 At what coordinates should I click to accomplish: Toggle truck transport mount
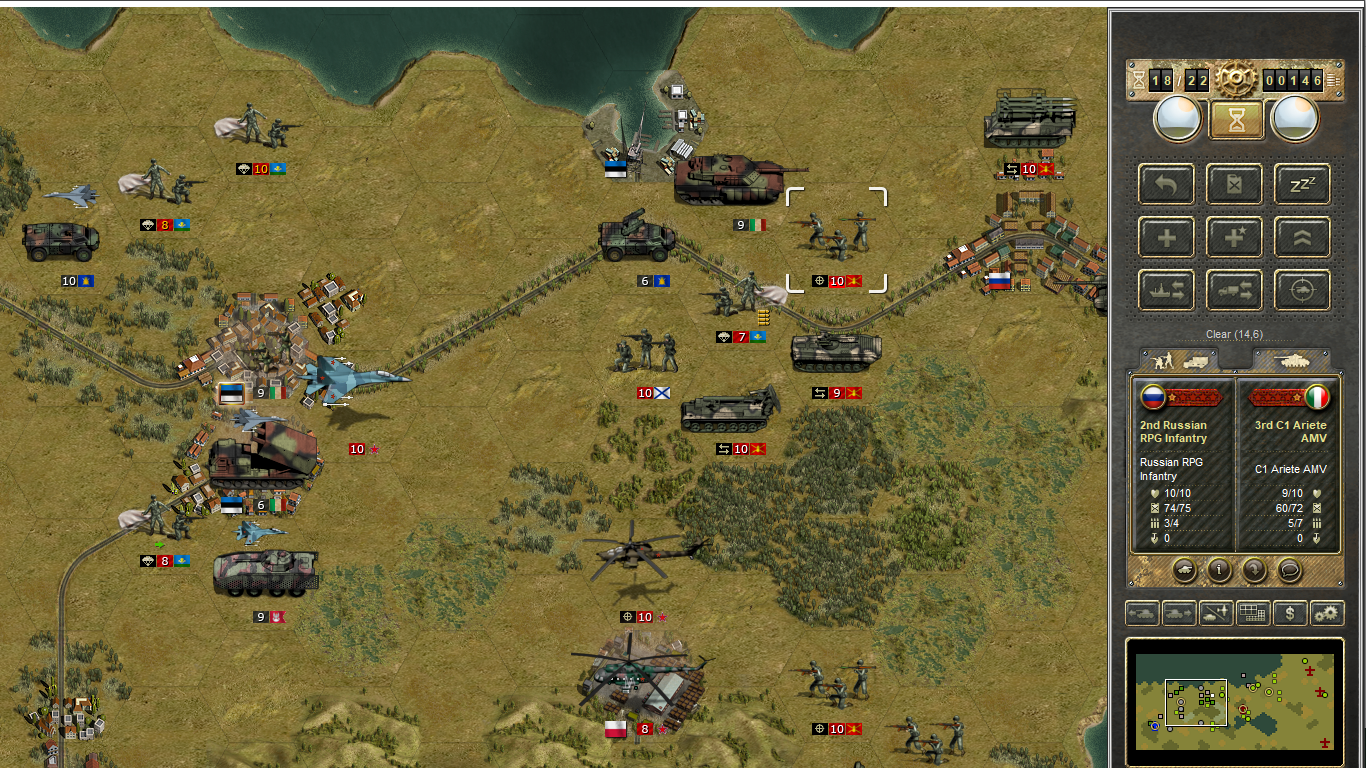pyautogui.click(x=1236, y=291)
